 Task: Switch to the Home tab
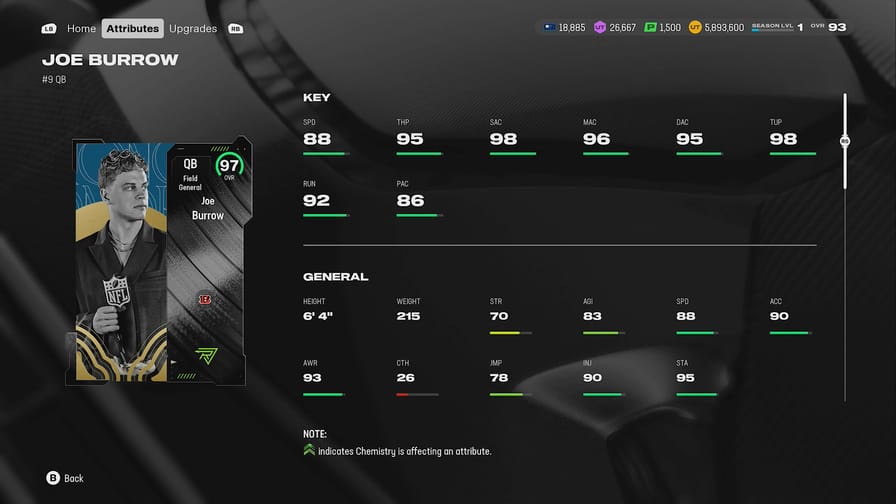[81, 29]
